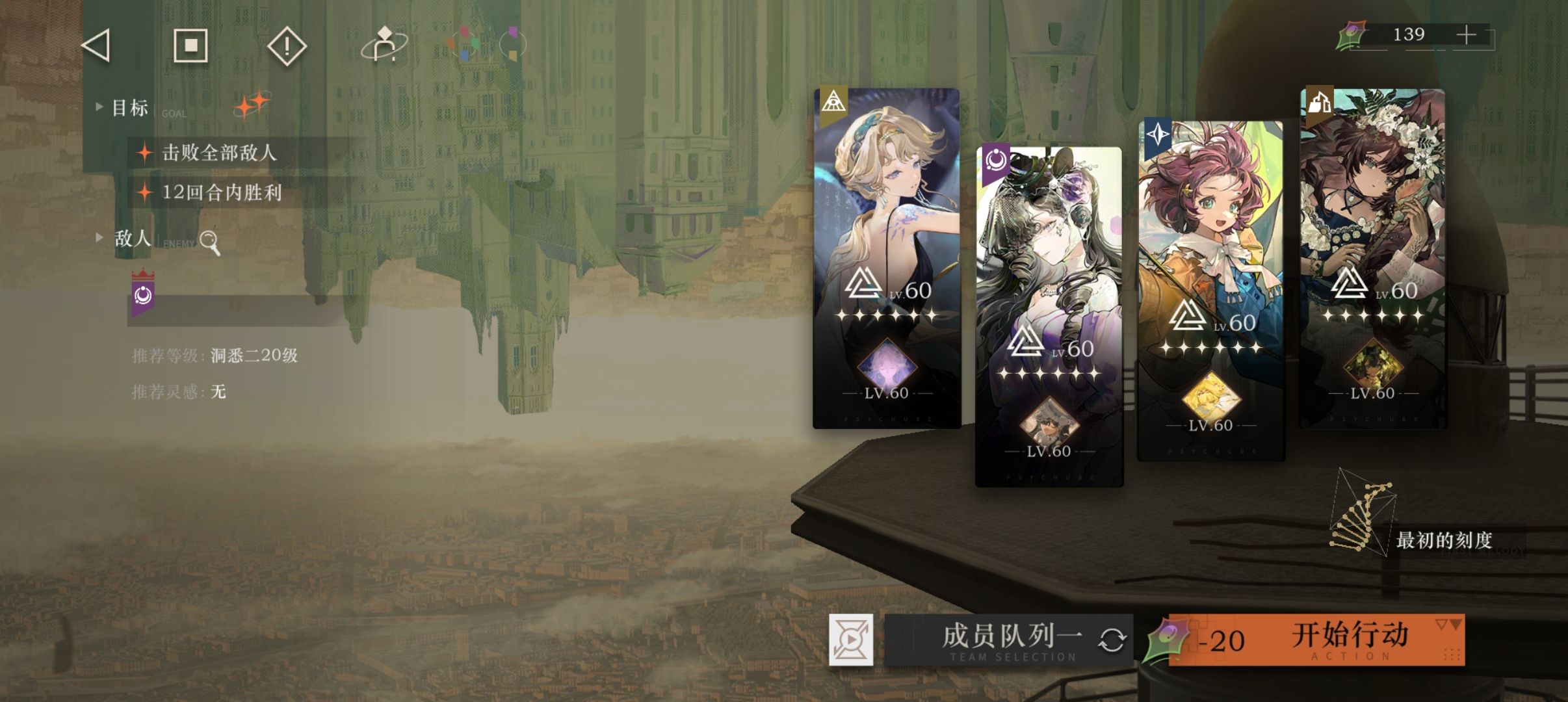Go back with the left arrow
The image size is (1568, 702).
96,45
